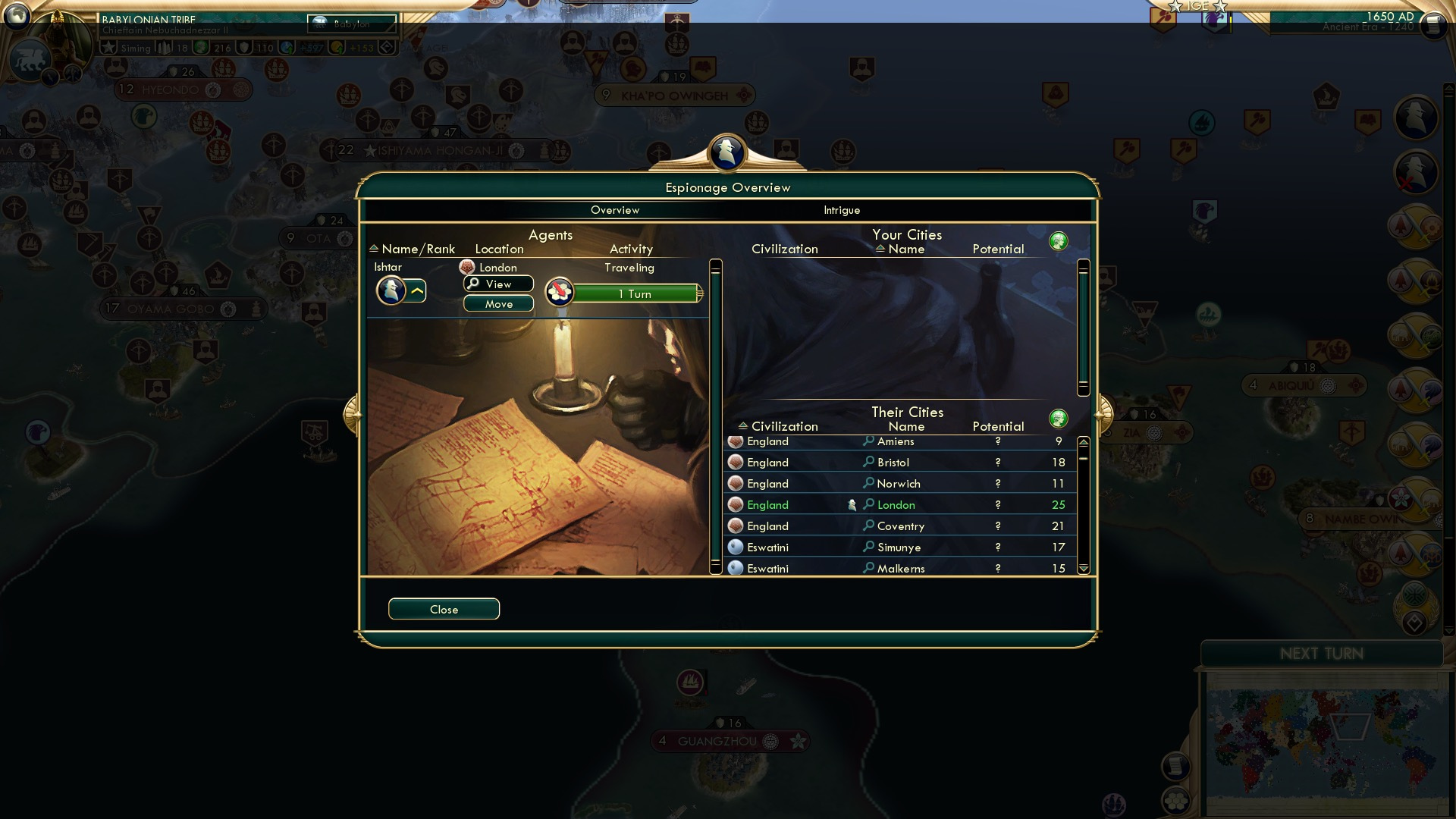Click the magnifying glass icon beside Bristol

(x=867, y=462)
